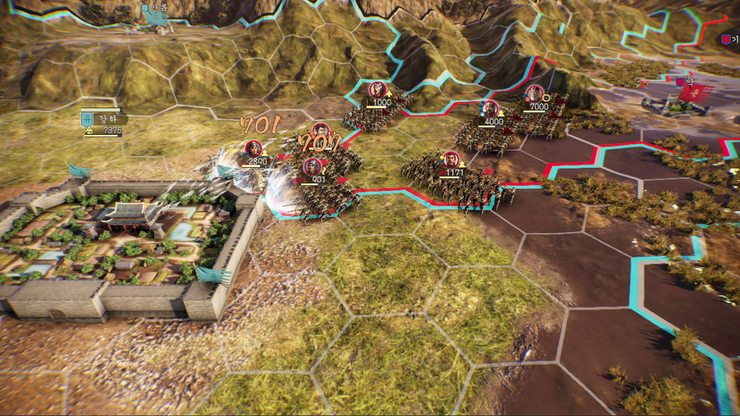
Task: Select the officer portrait with 7000 troops
Action: click(534, 94)
